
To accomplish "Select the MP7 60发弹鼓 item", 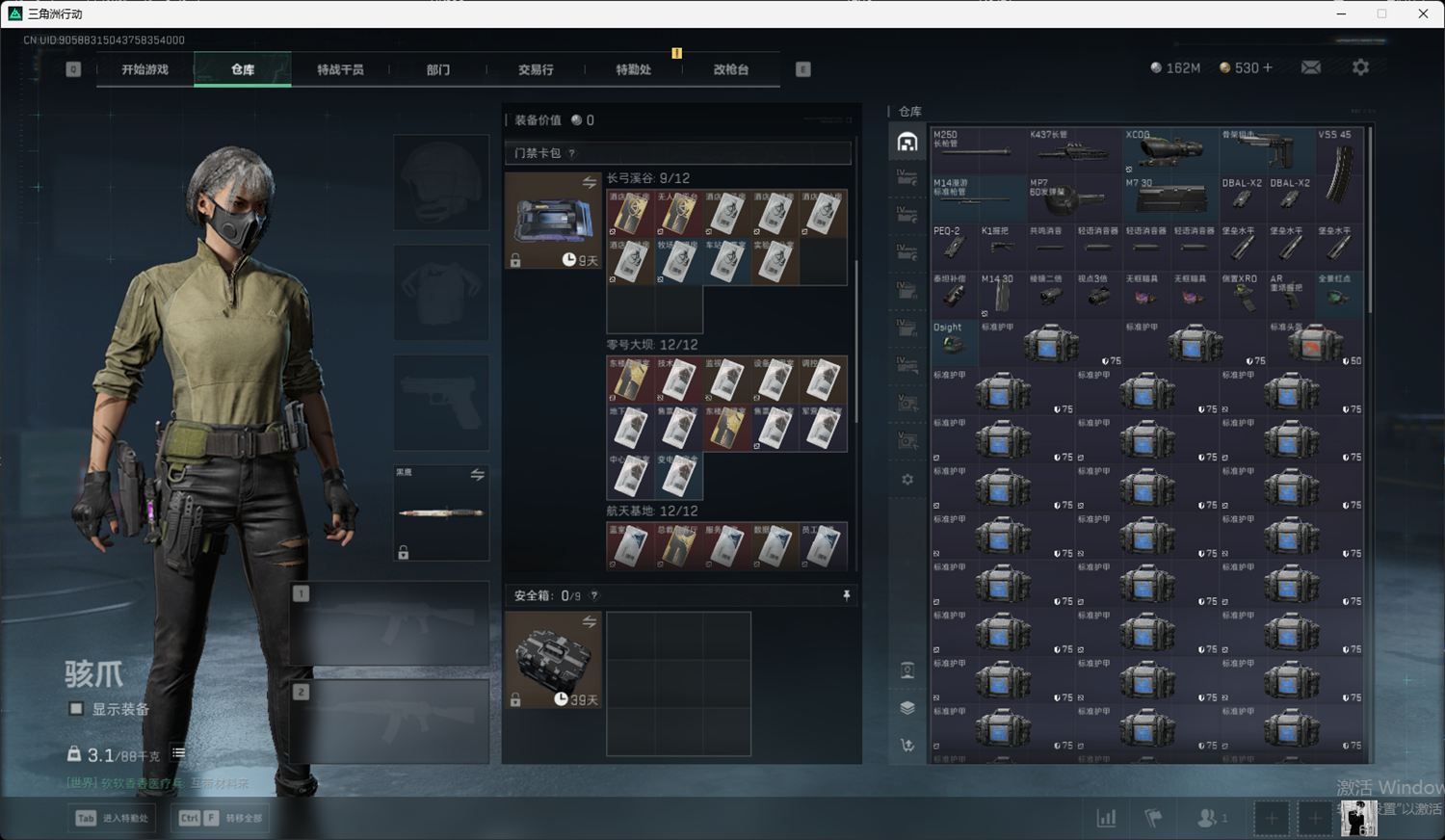I will [1073, 197].
